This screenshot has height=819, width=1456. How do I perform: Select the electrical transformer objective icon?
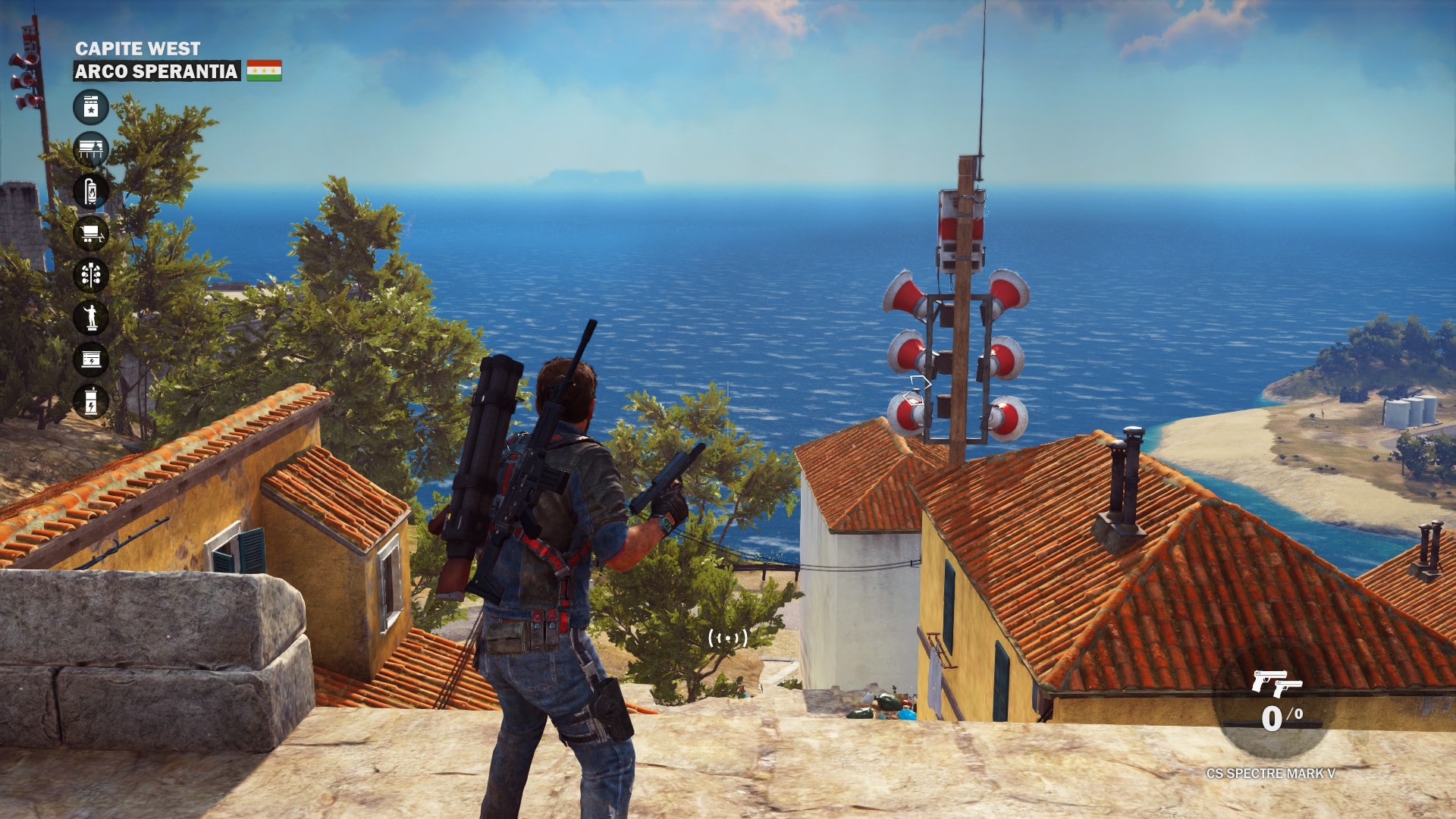[x=91, y=401]
